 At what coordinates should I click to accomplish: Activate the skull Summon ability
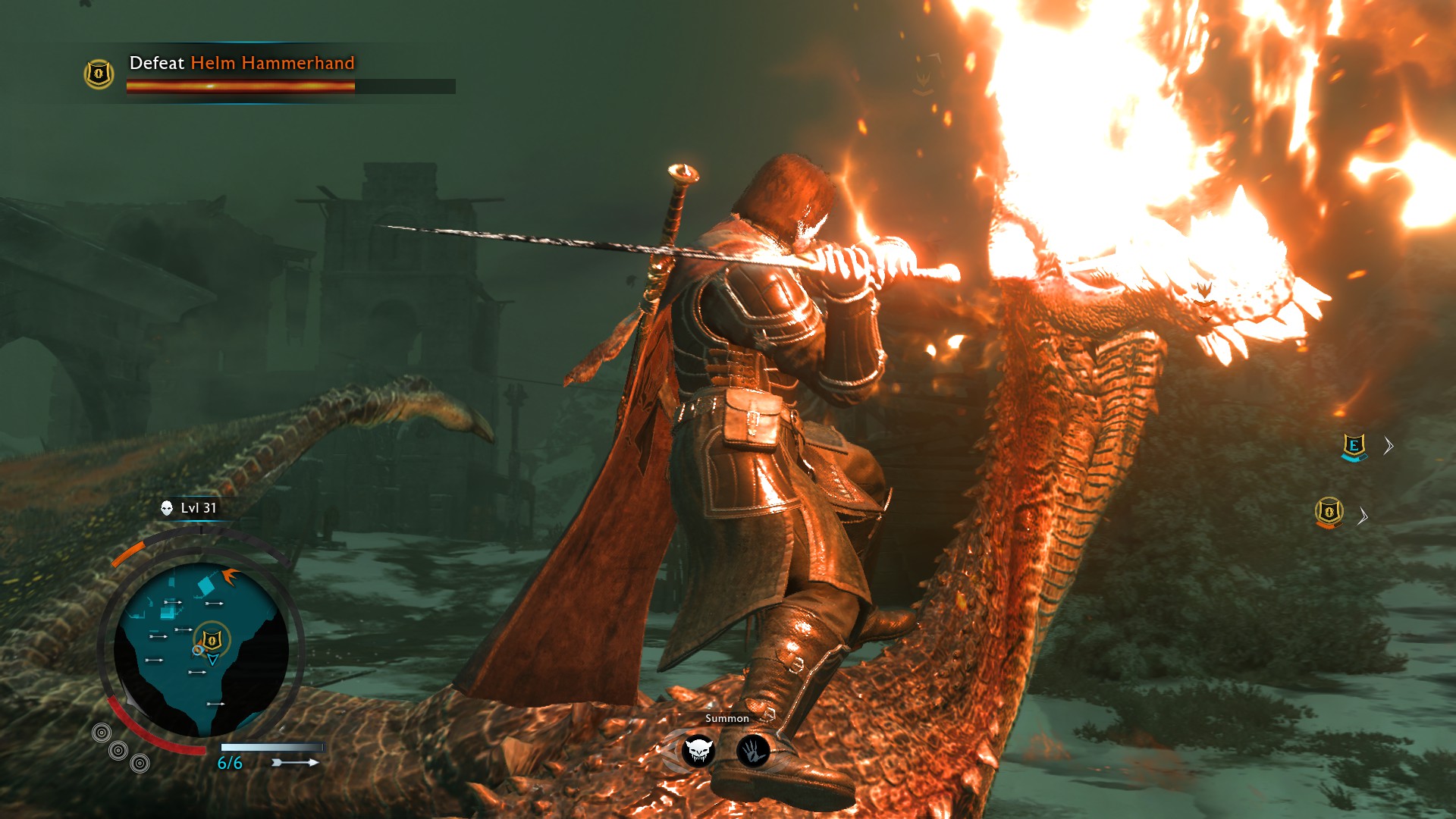click(698, 752)
